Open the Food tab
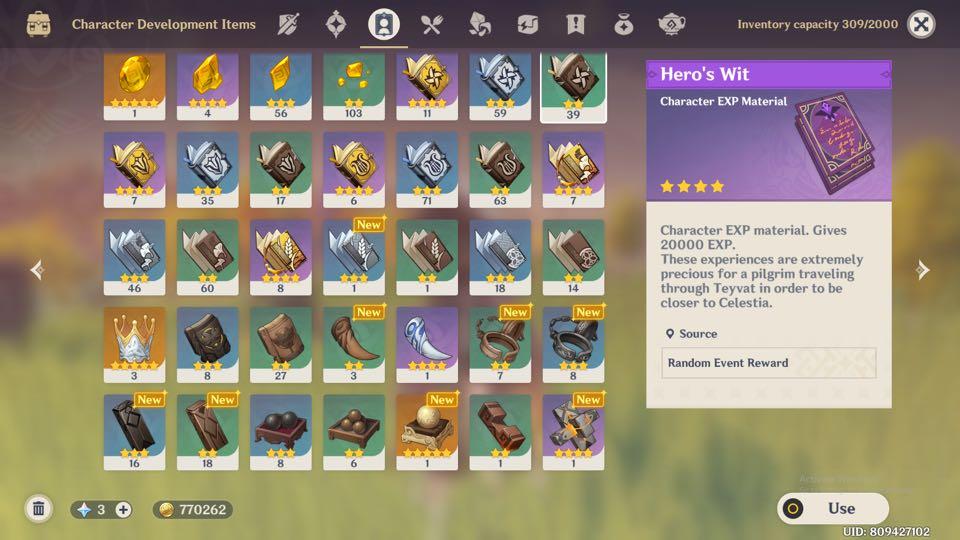Viewport: 960px width, 540px height. tap(432, 24)
